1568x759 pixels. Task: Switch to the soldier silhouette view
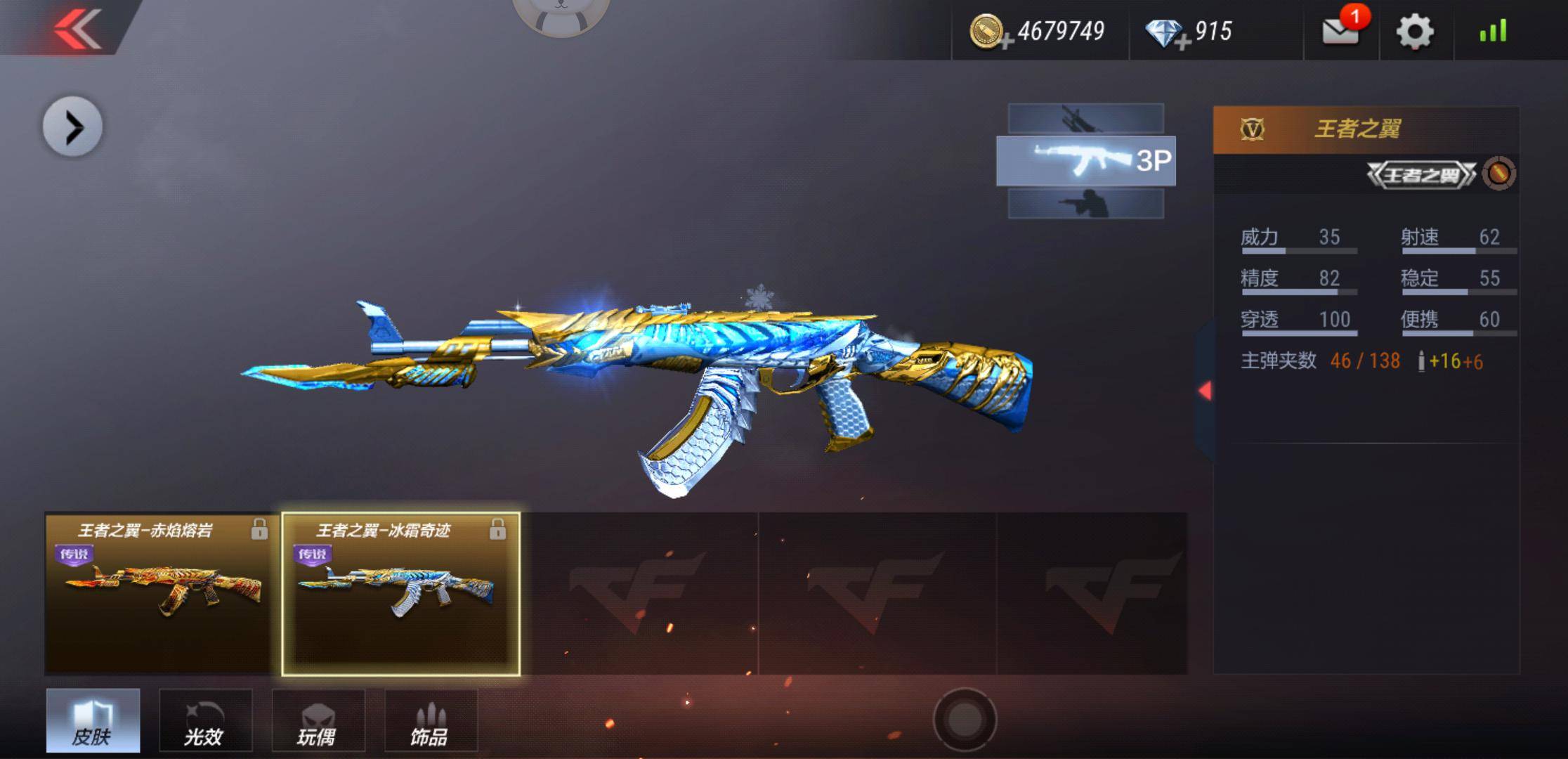1085,204
